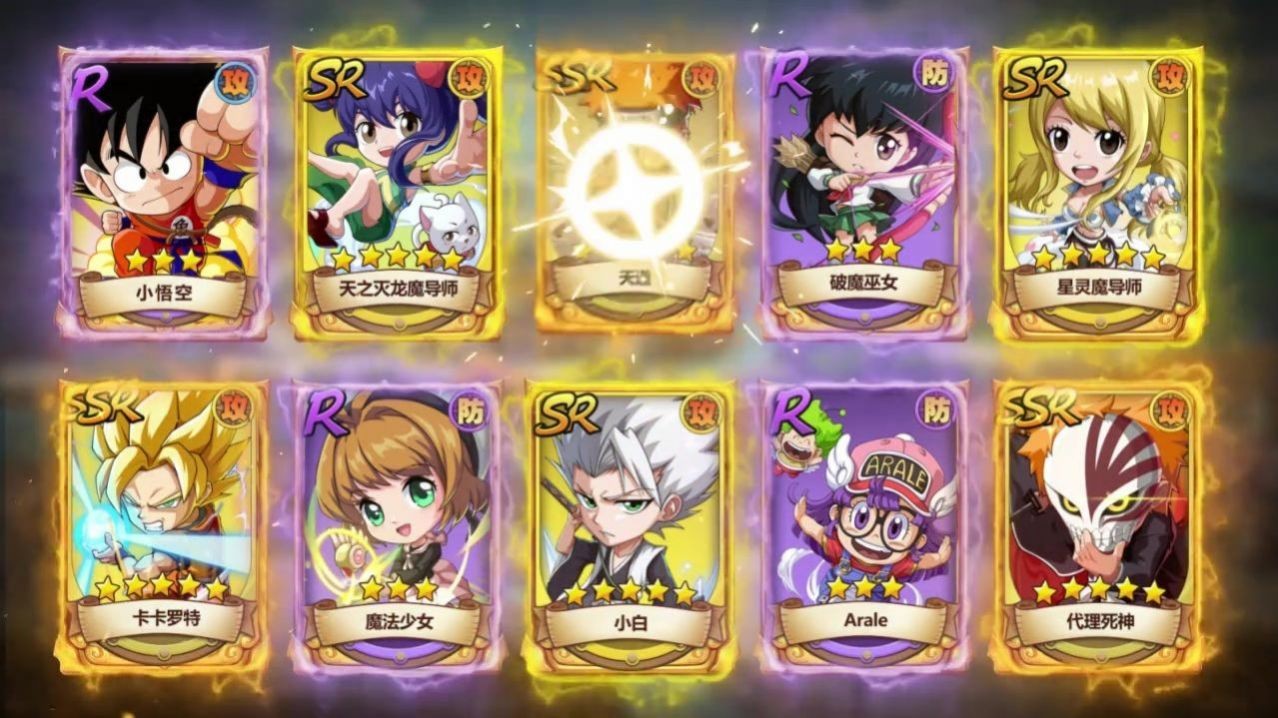This screenshot has height=718, width=1278.
Task: Tap the glowing card being revealed
Action: (x=634, y=190)
